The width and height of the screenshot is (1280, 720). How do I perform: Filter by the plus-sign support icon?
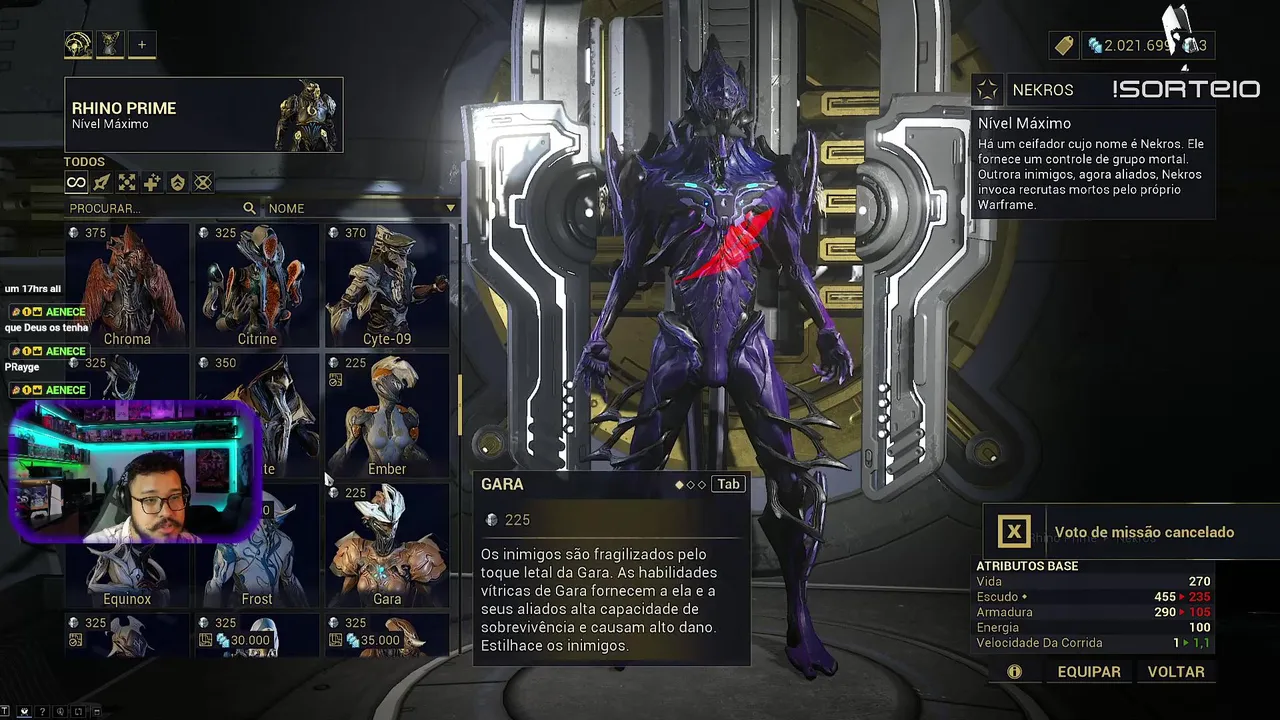point(152,183)
